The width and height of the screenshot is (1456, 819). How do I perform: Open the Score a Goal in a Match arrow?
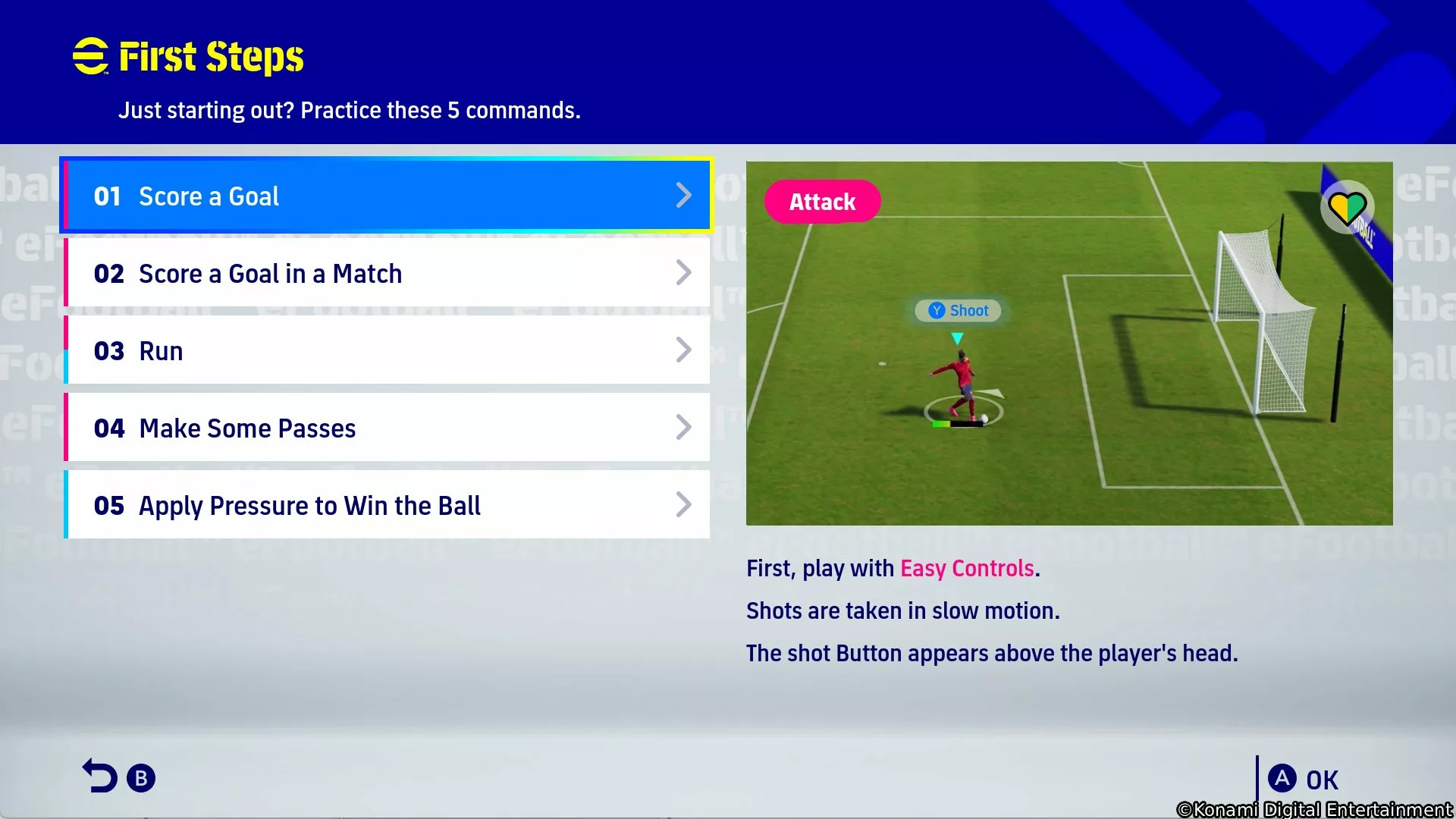pyautogui.click(x=684, y=272)
